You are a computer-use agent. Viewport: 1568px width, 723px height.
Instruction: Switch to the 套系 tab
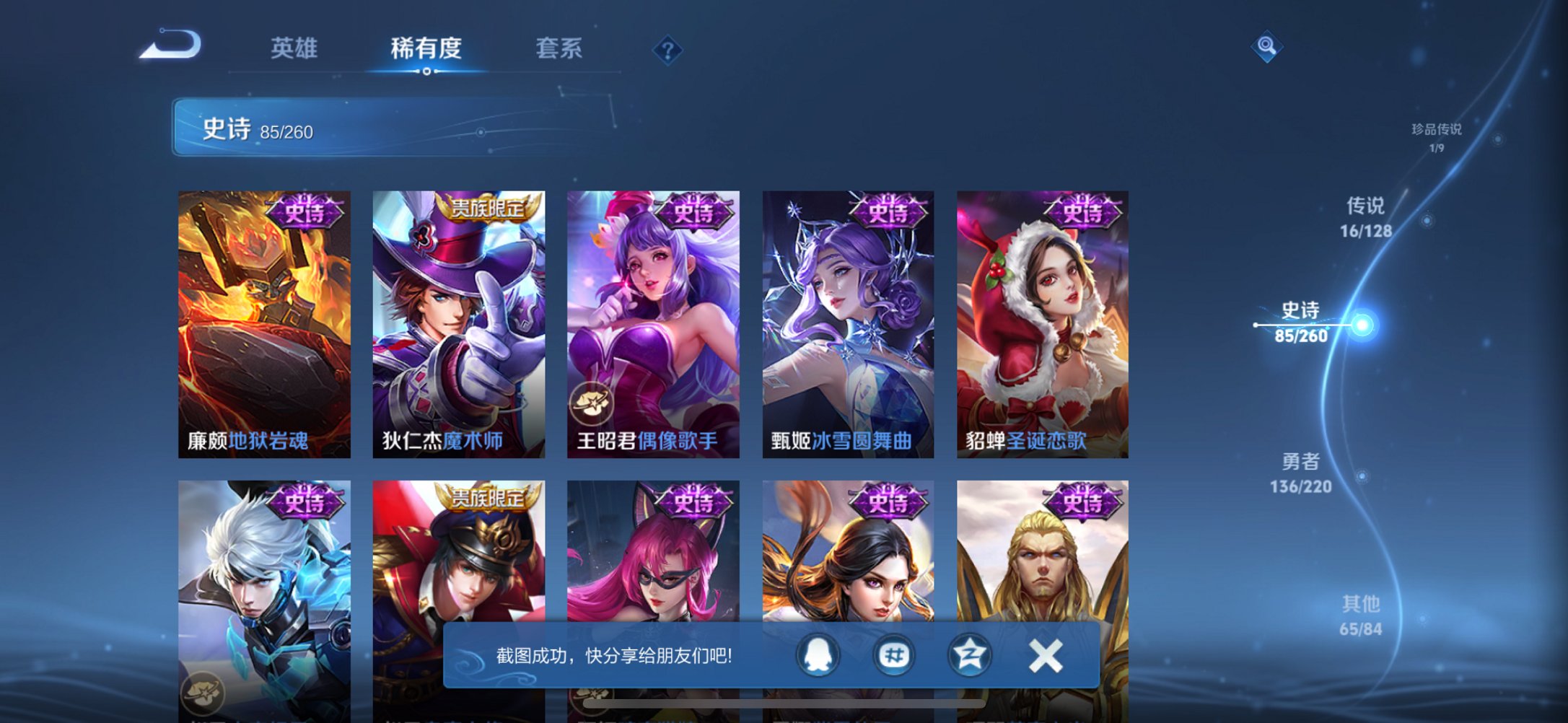(x=559, y=49)
